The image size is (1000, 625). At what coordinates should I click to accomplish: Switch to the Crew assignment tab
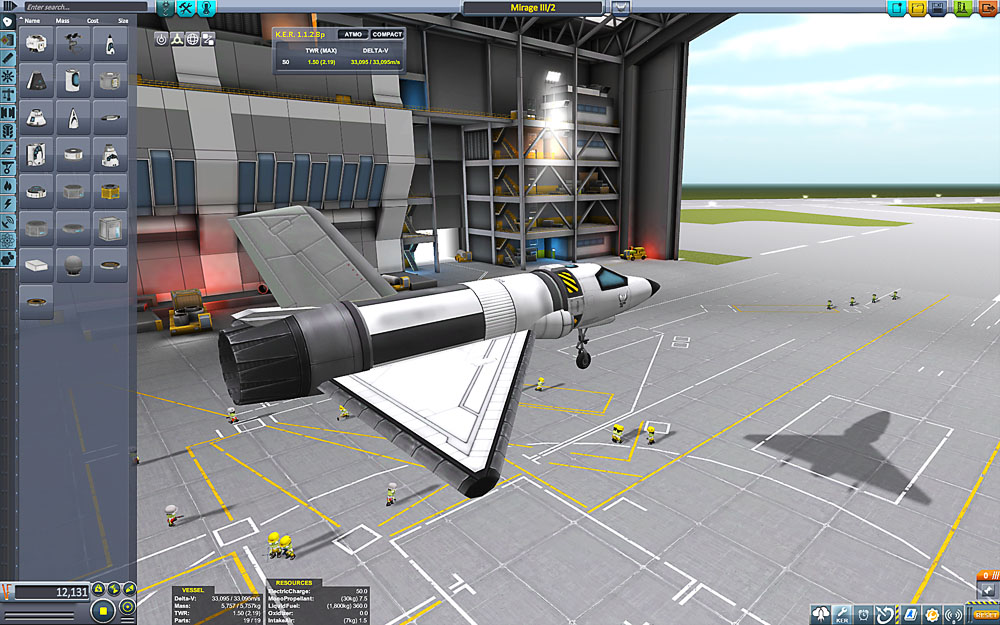pyautogui.click(x=208, y=8)
